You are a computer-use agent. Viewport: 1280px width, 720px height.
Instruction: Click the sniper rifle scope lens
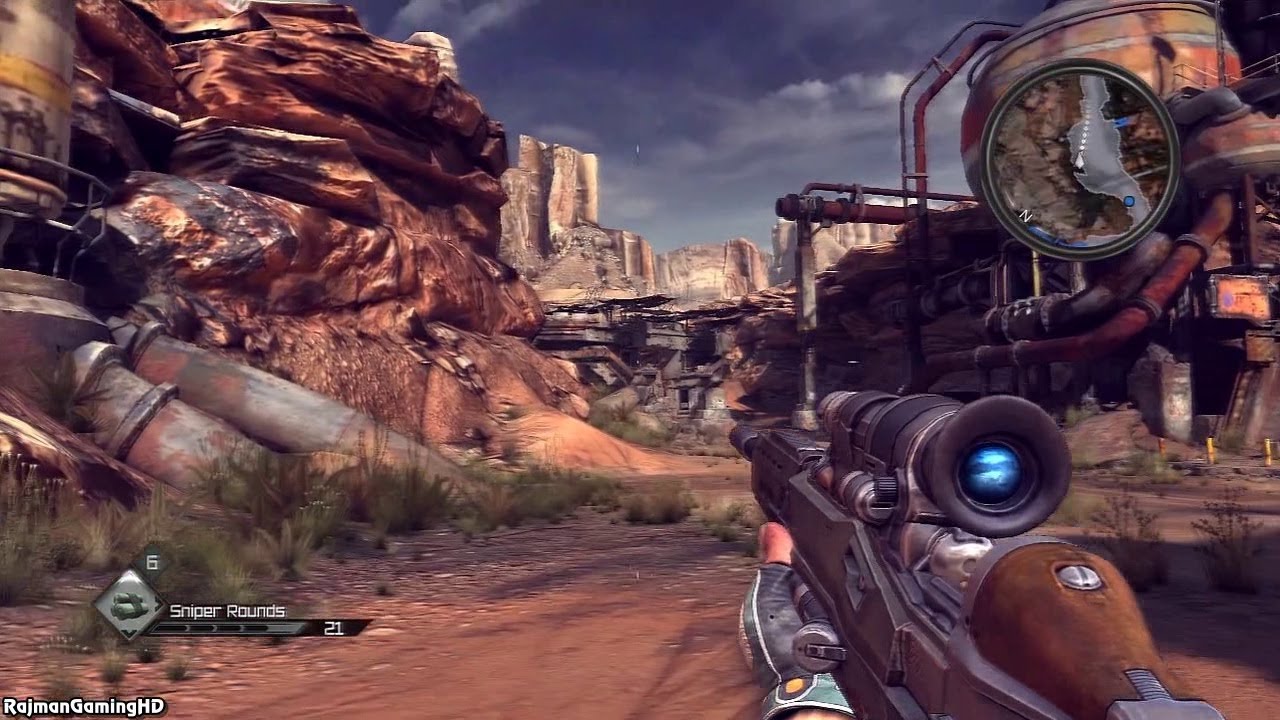(x=994, y=471)
